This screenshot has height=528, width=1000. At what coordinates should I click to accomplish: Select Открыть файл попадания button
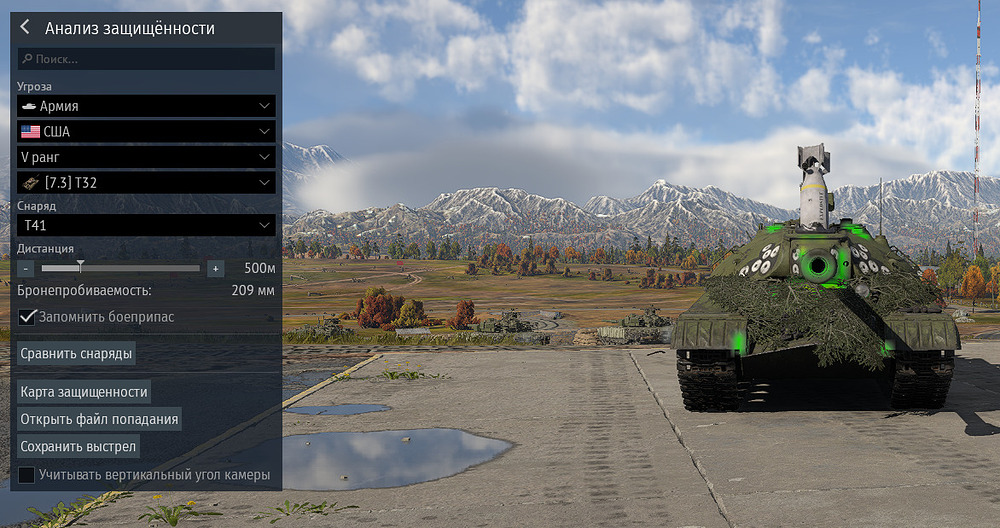[99, 419]
